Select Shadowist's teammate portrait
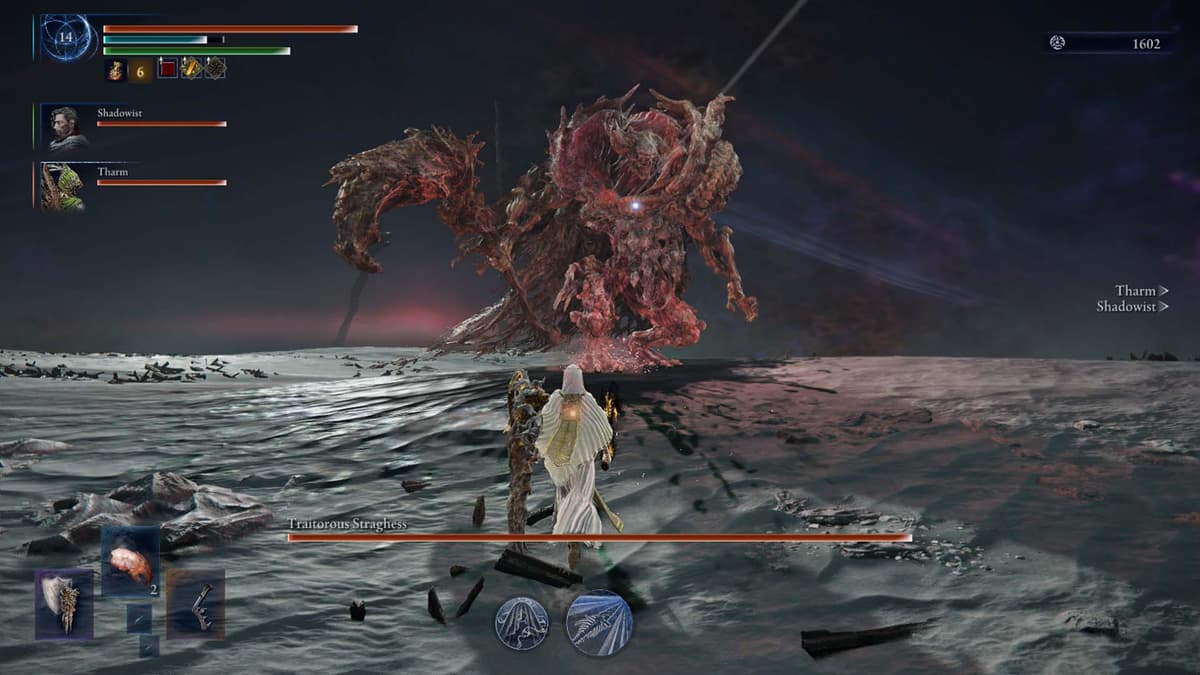 (68, 127)
